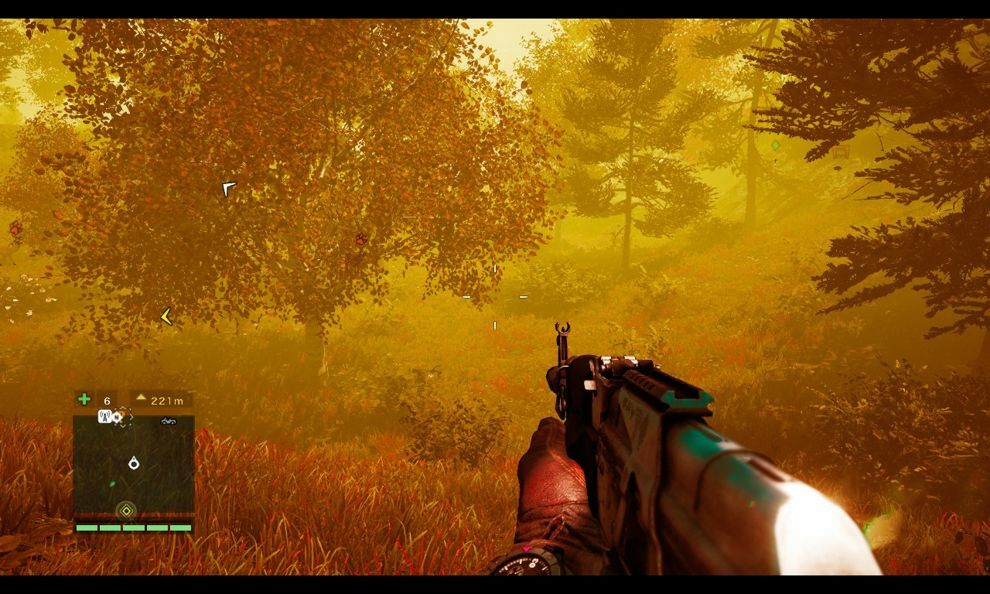The width and height of the screenshot is (990, 594).
Task: Click the vehicle icon on the minimap
Action: tap(168, 422)
